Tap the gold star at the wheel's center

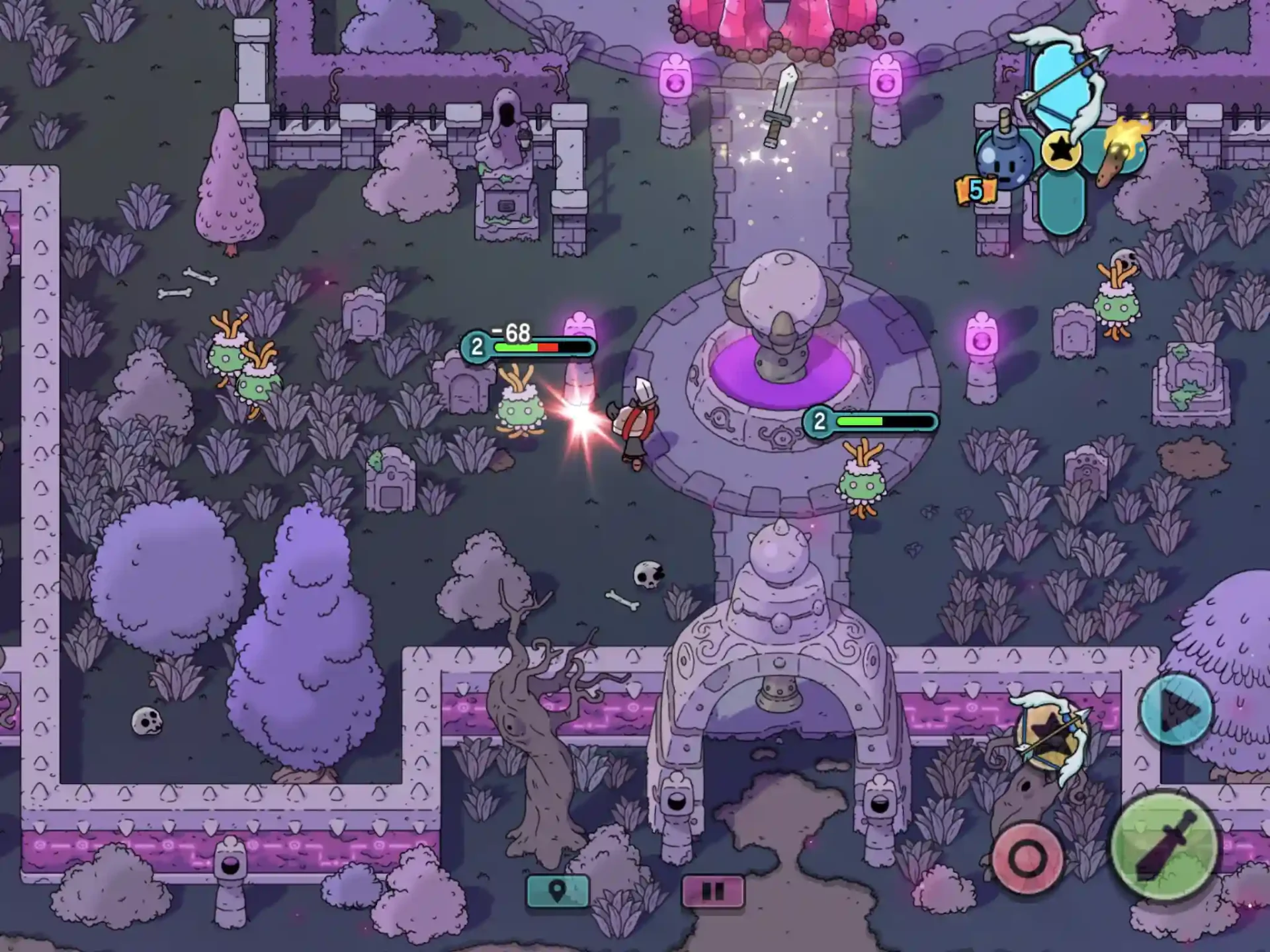[1061, 151]
